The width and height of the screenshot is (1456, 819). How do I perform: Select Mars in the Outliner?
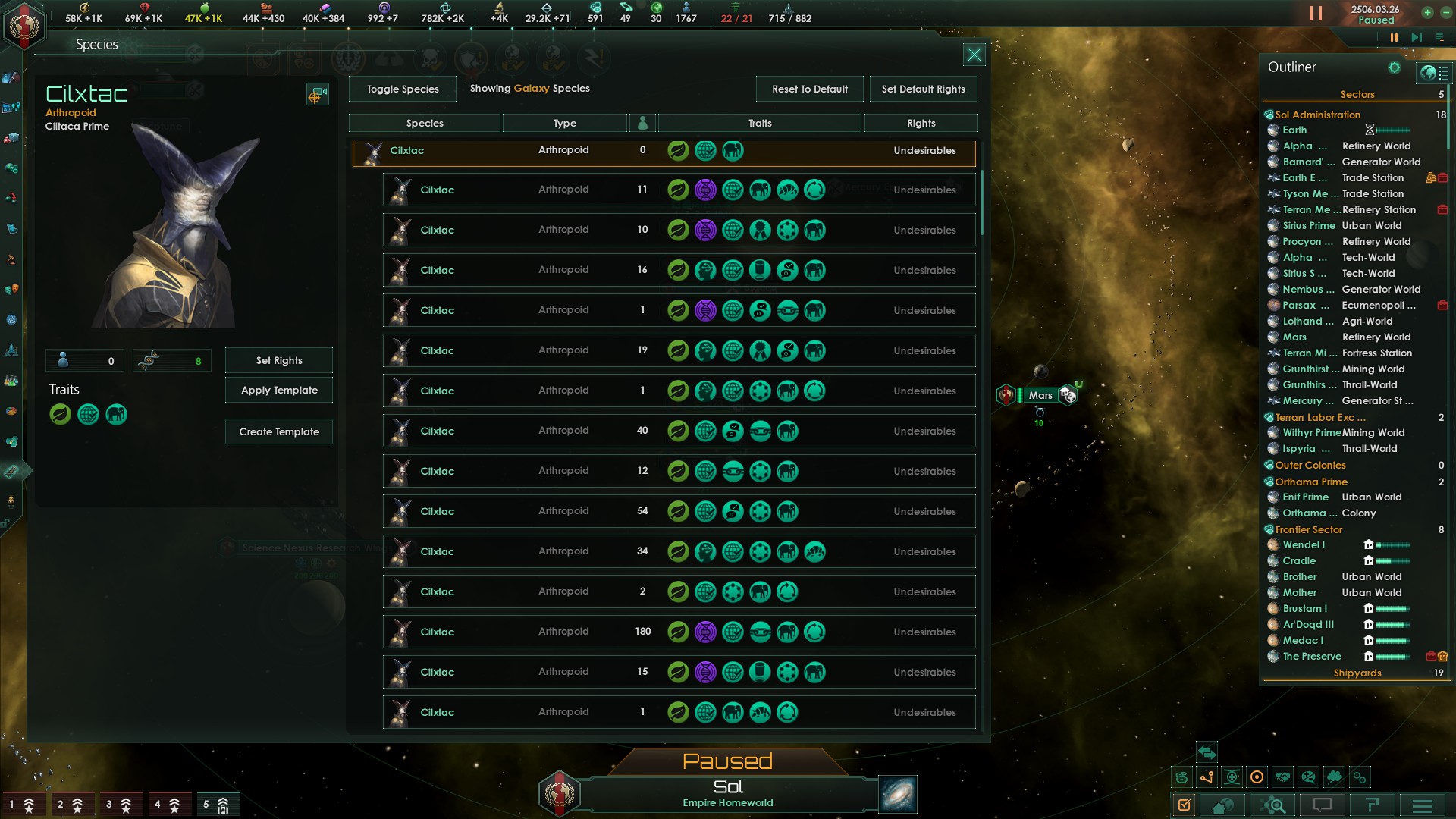point(1294,337)
